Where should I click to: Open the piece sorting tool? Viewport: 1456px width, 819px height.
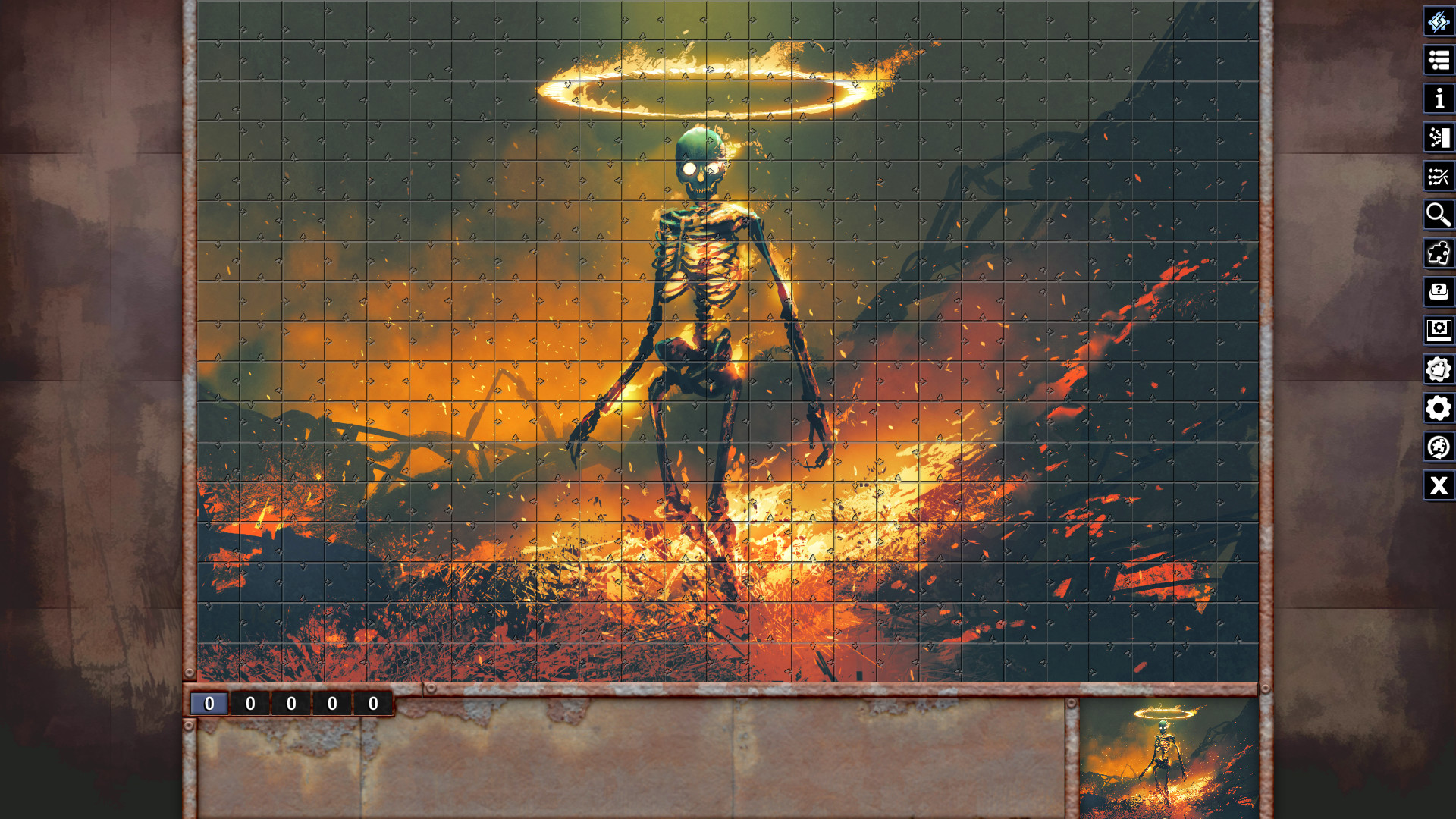point(1439,138)
